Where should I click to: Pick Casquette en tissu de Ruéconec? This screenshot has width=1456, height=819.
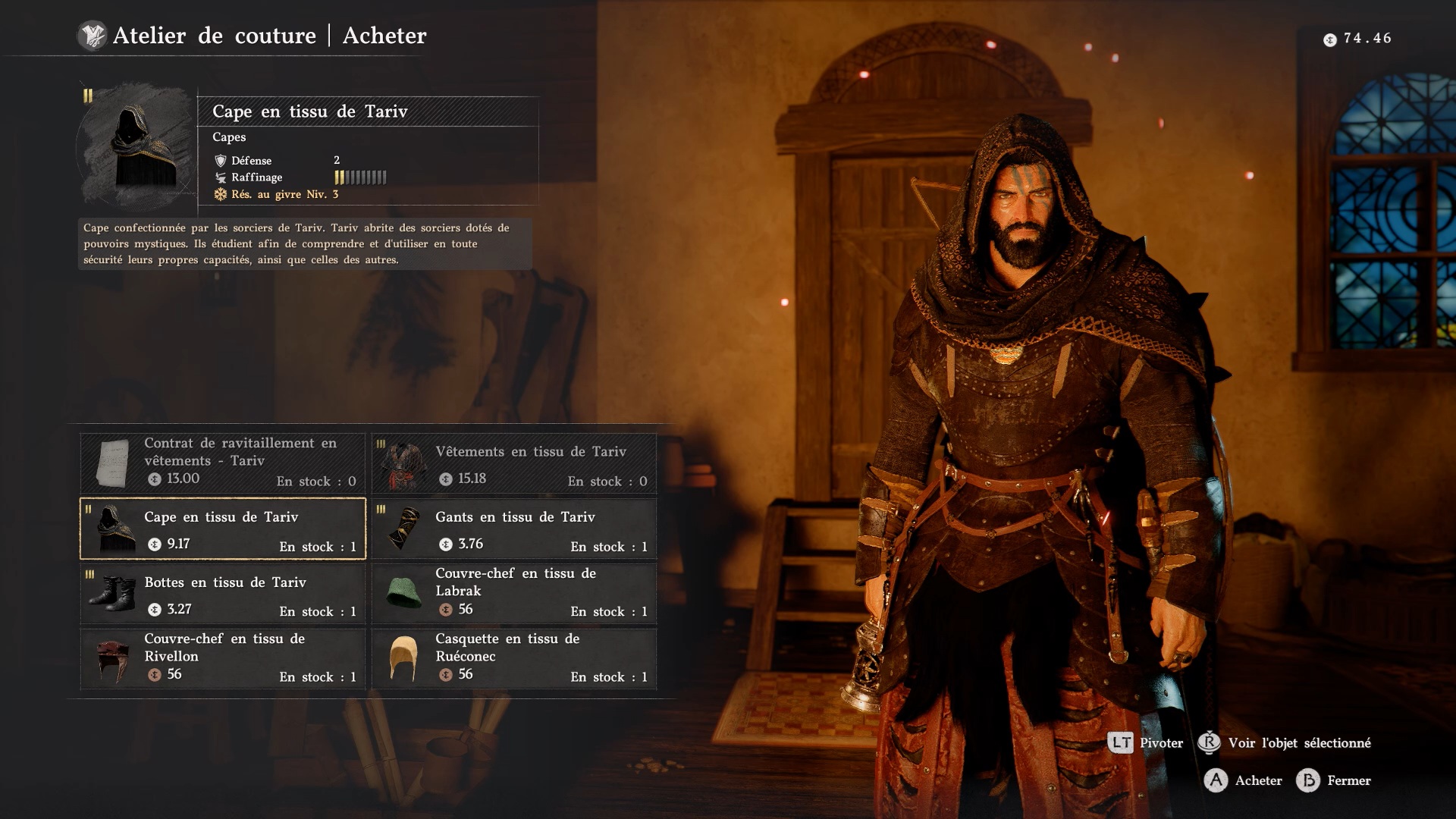pyautogui.click(x=514, y=658)
